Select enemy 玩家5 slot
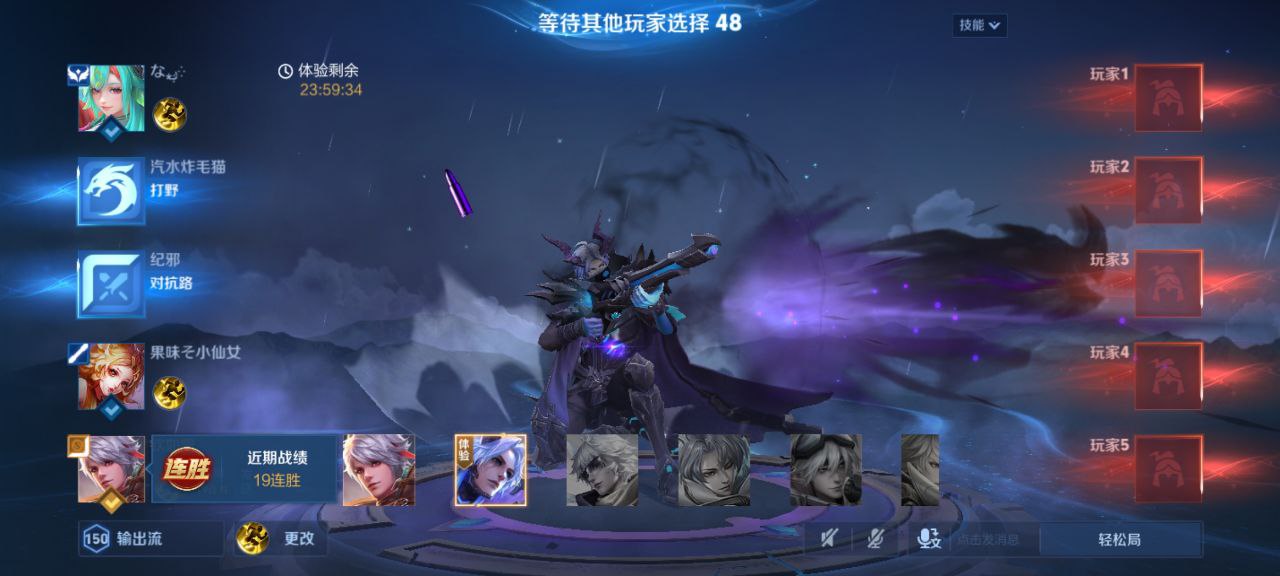 pos(1167,469)
